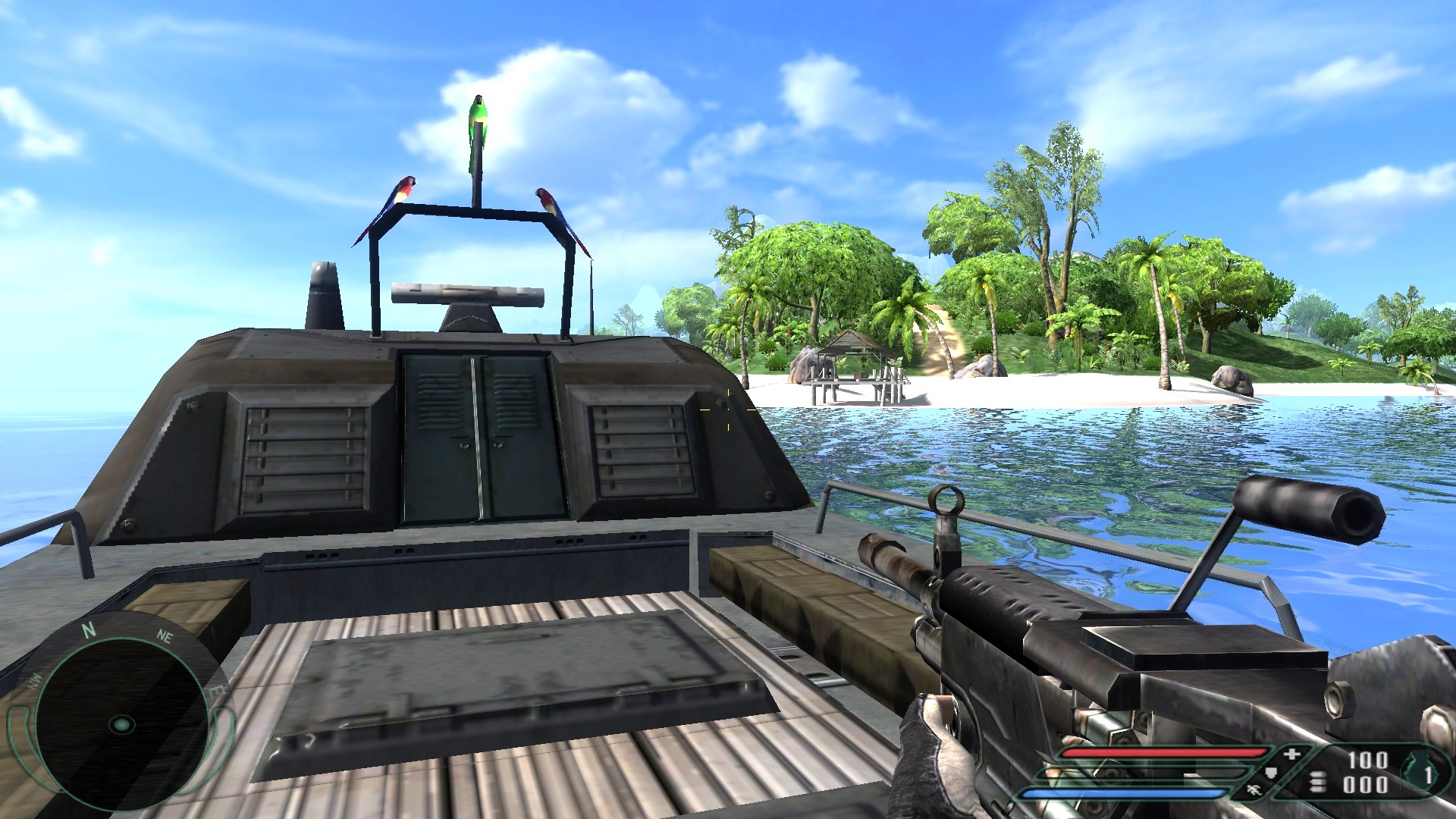1456x819 pixels.
Task: Select the shield armor icon
Action: [1272, 772]
